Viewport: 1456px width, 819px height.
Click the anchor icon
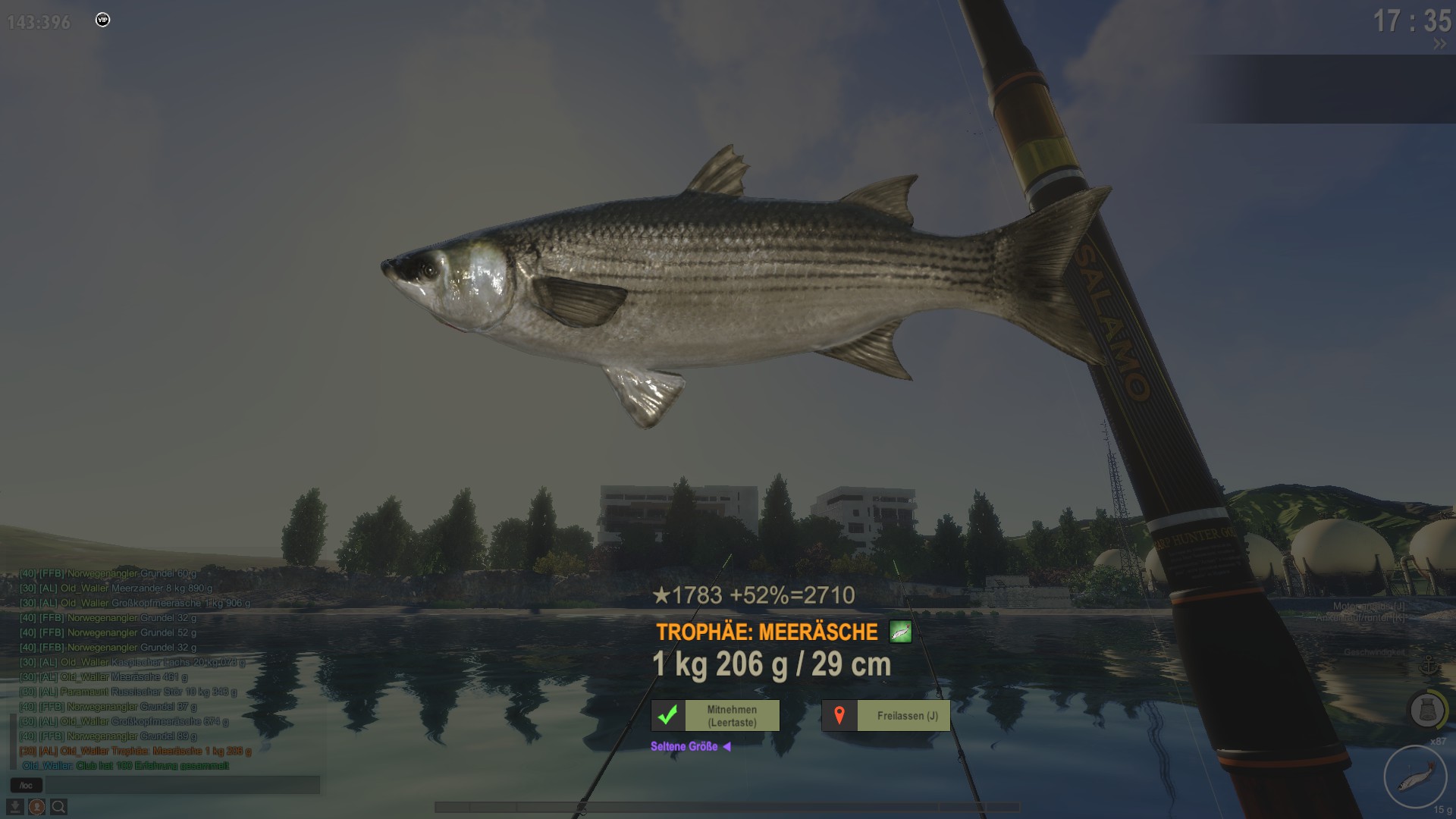1428,667
